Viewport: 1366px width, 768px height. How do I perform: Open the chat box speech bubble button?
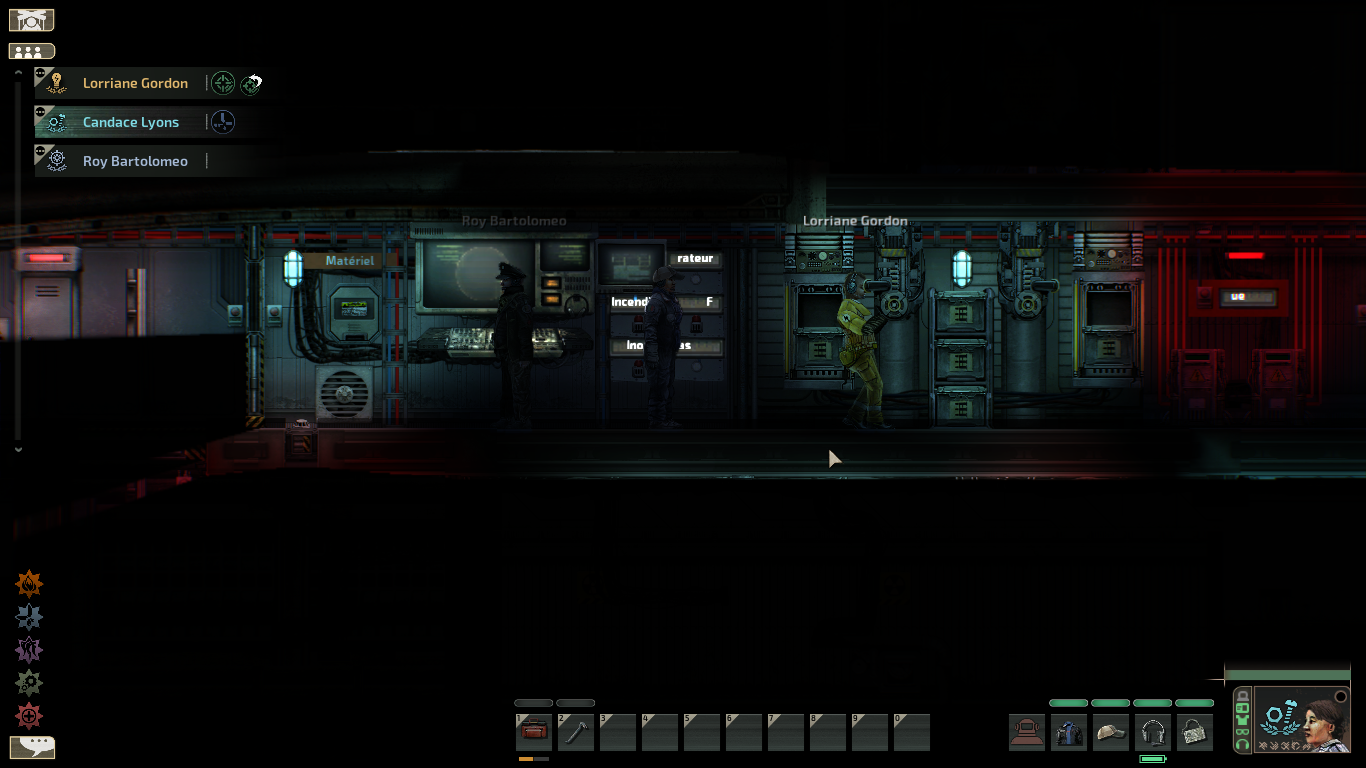click(x=32, y=747)
